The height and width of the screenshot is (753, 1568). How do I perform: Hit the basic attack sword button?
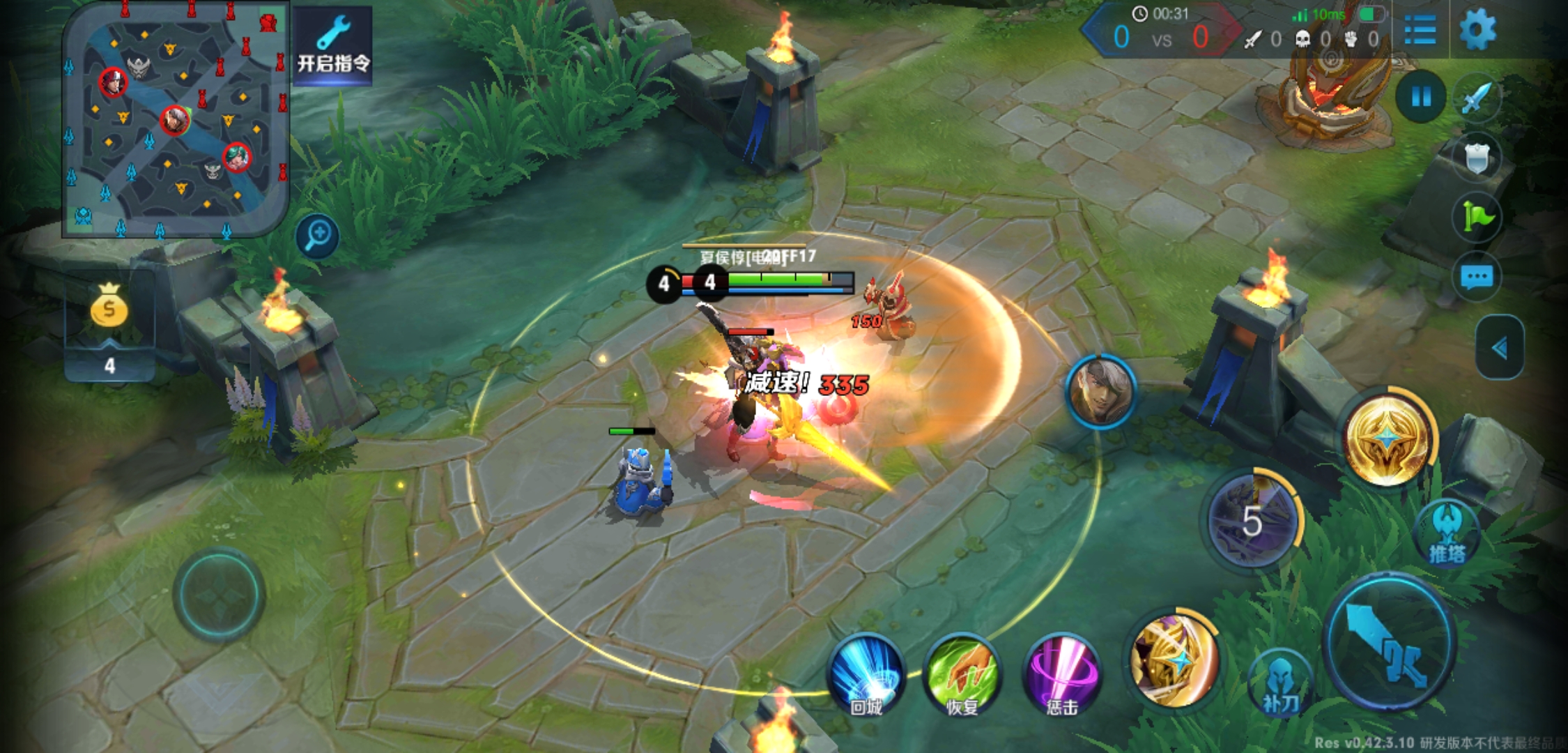(x=1390, y=642)
